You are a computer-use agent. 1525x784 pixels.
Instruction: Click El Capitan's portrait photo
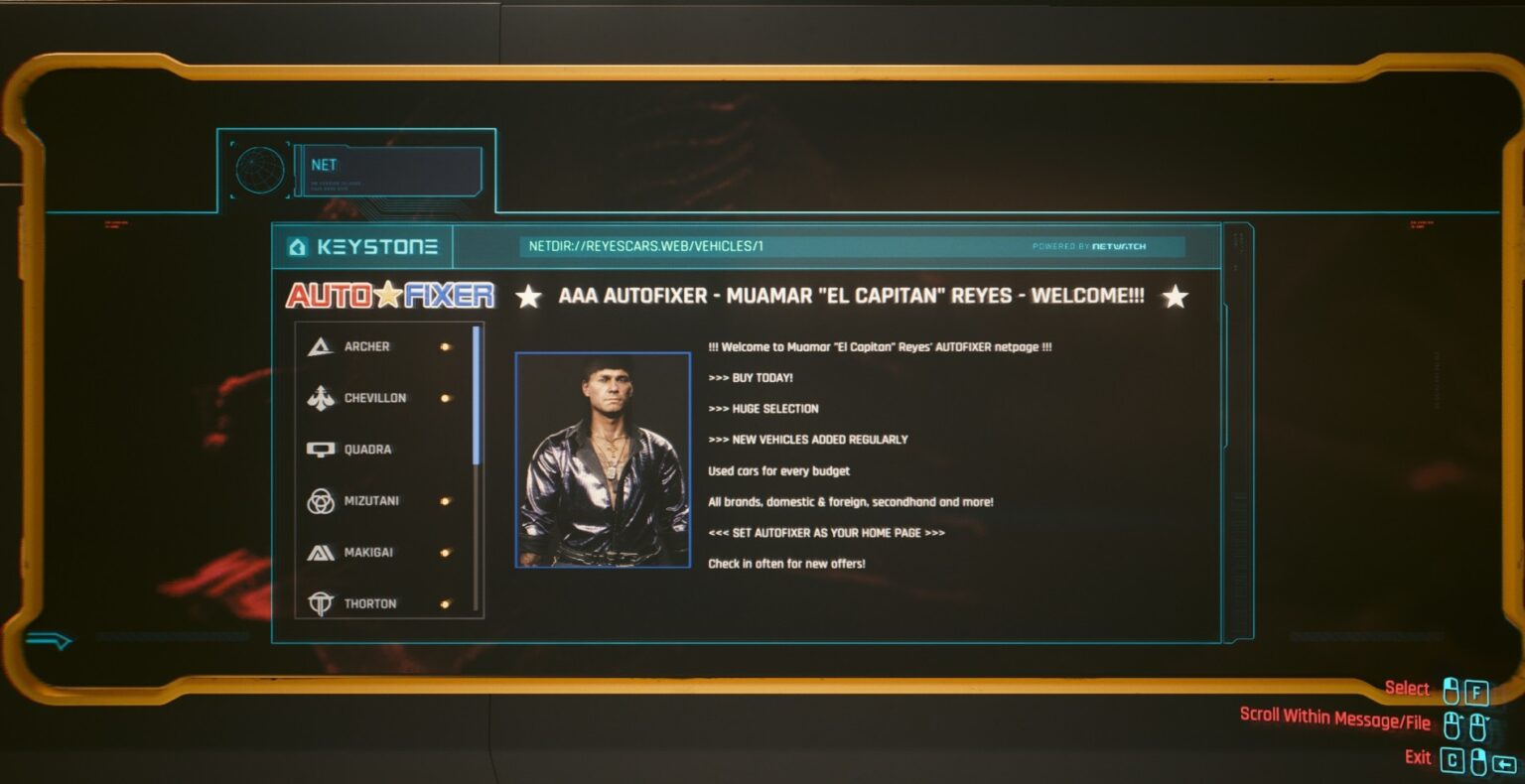(x=604, y=461)
